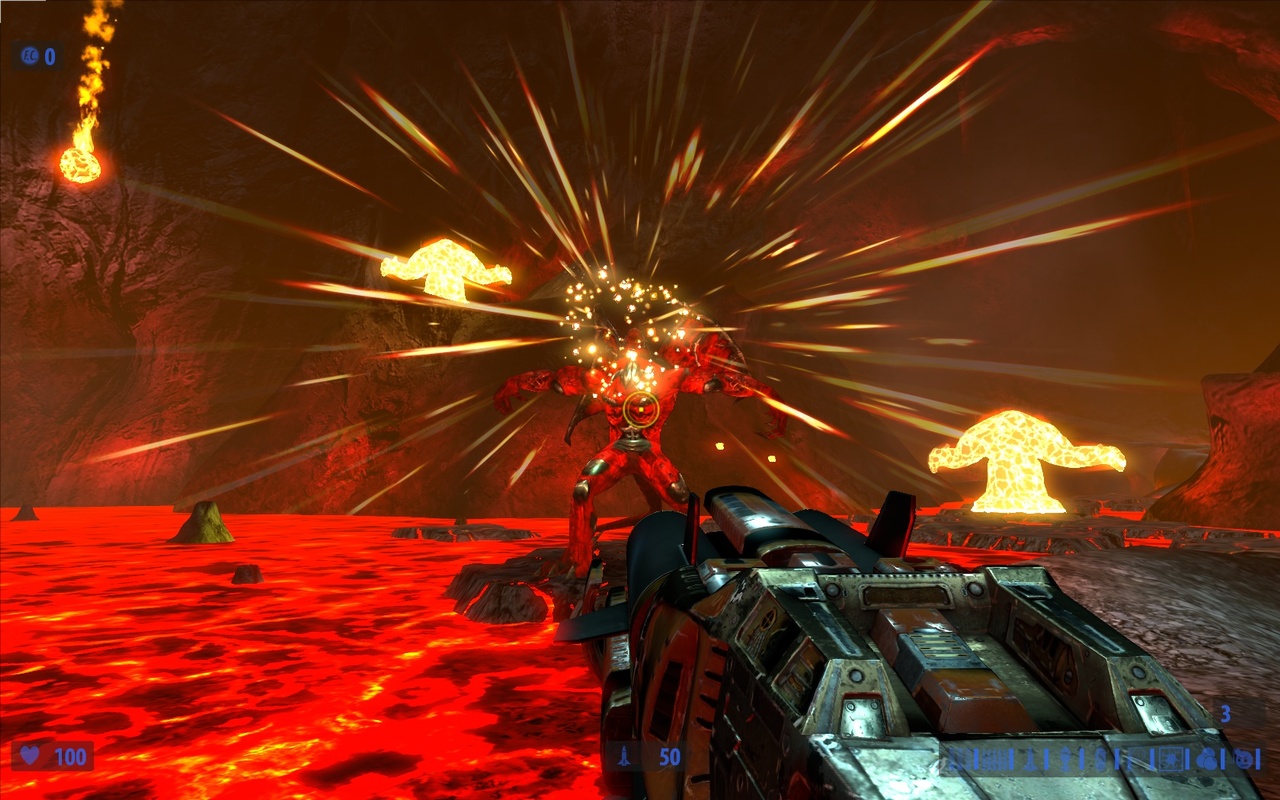Click the Serious Bomb devil face icon

[1241, 757]
